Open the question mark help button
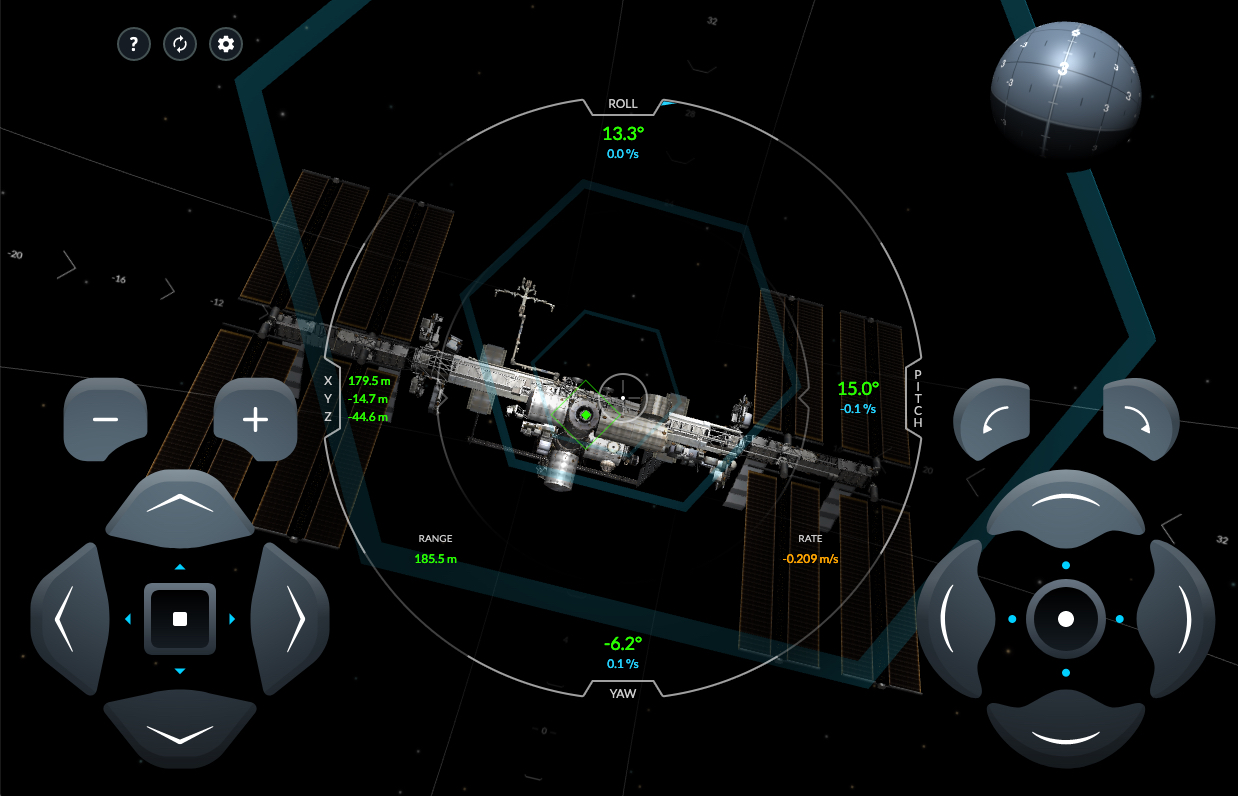The width and height of the screenshot is (1238, 796). (x=134, y=44)
